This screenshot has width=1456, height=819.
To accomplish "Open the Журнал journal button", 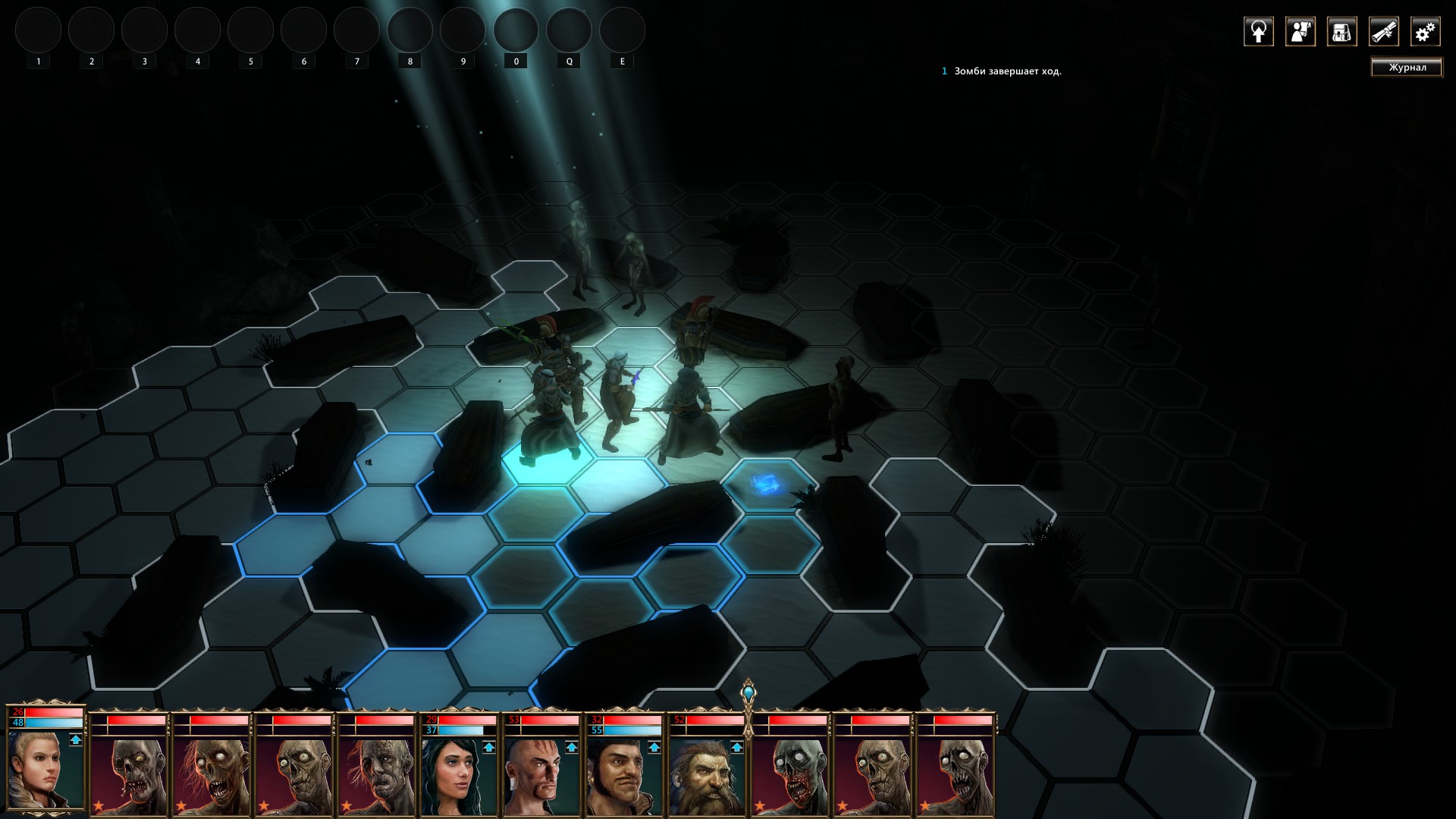I will (x=1407, y=67).
